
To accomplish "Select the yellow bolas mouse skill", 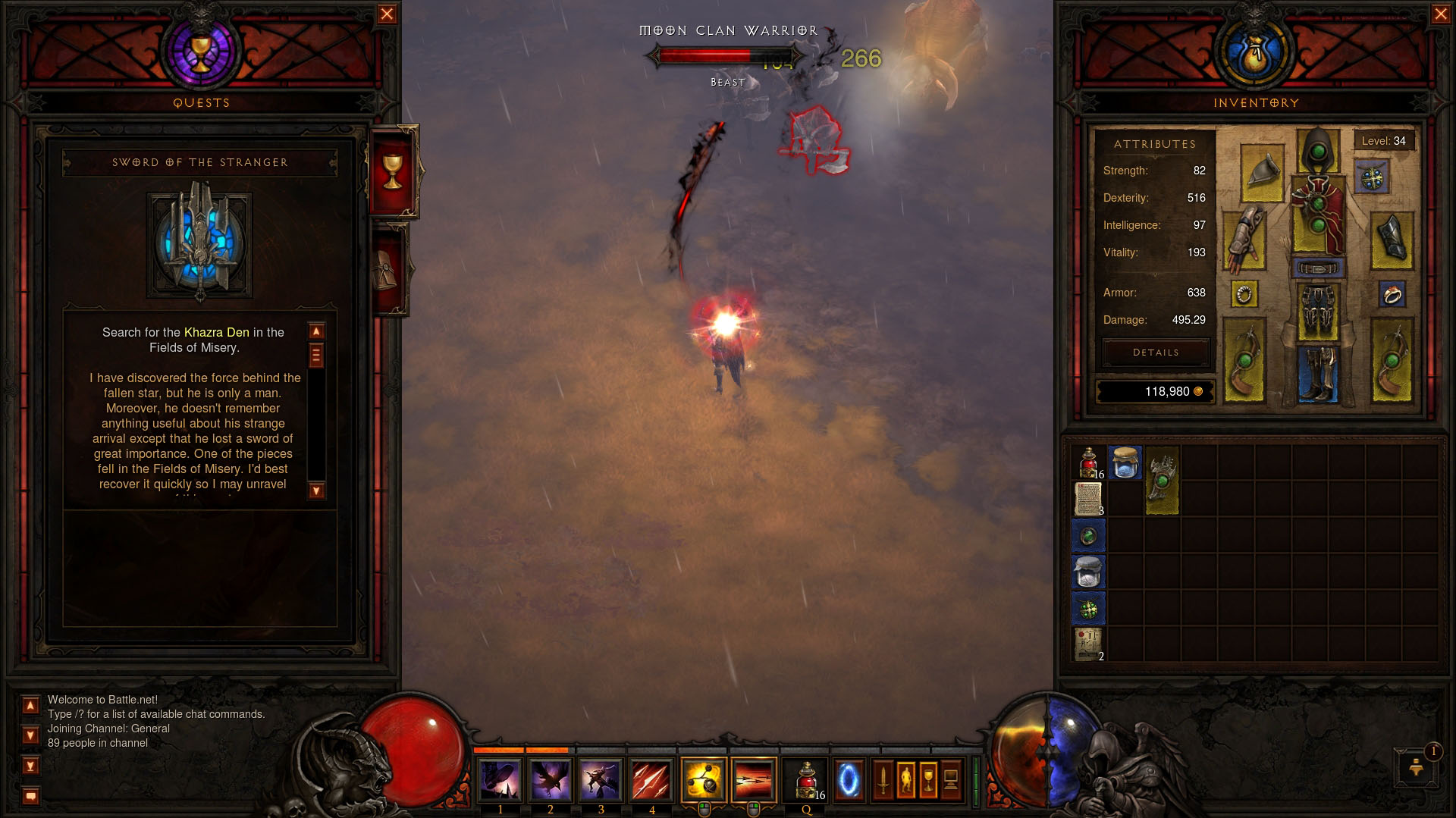I will click(703, 779).
